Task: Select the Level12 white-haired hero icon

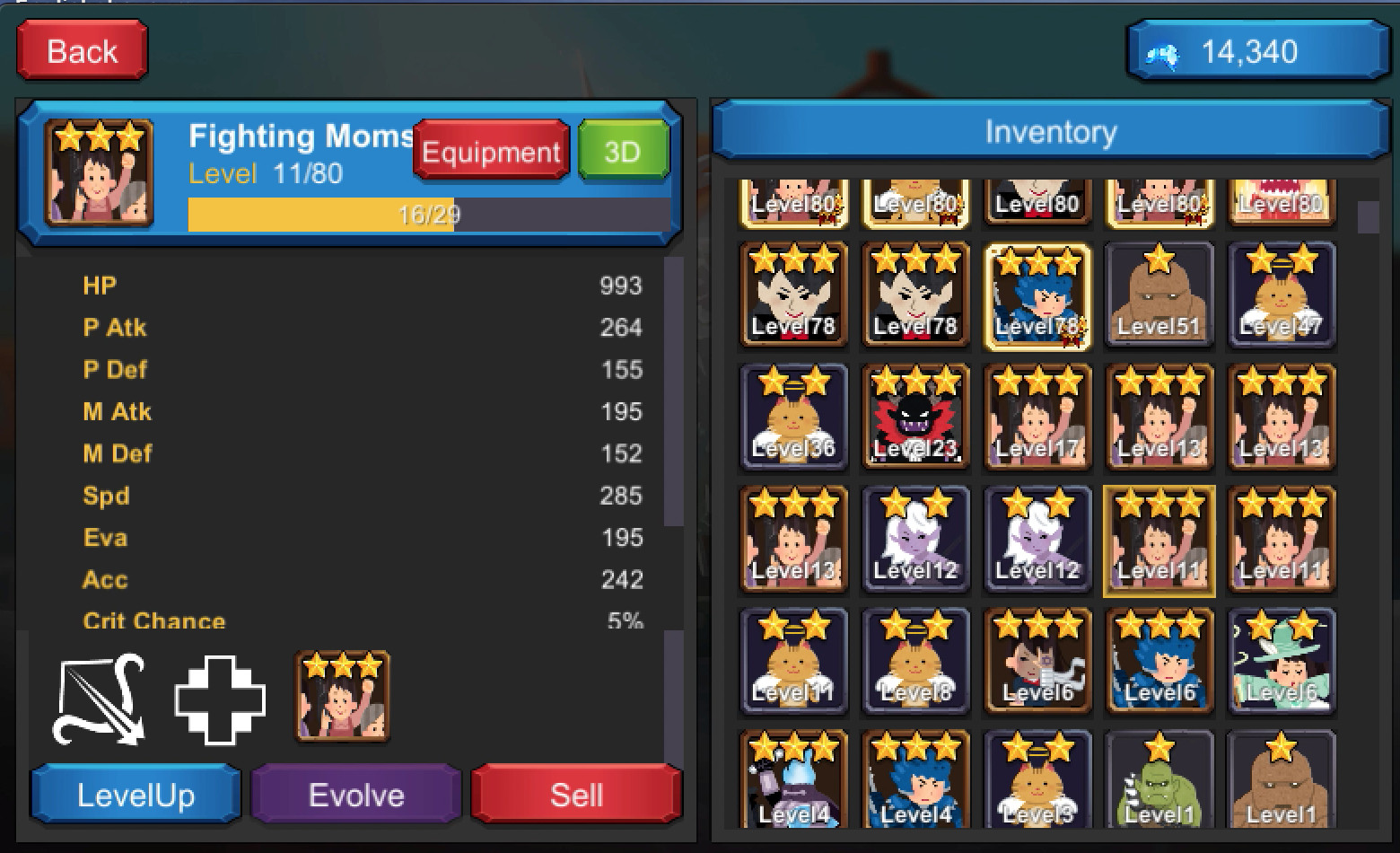Action: pyautogui.click(x=915, y=540)
